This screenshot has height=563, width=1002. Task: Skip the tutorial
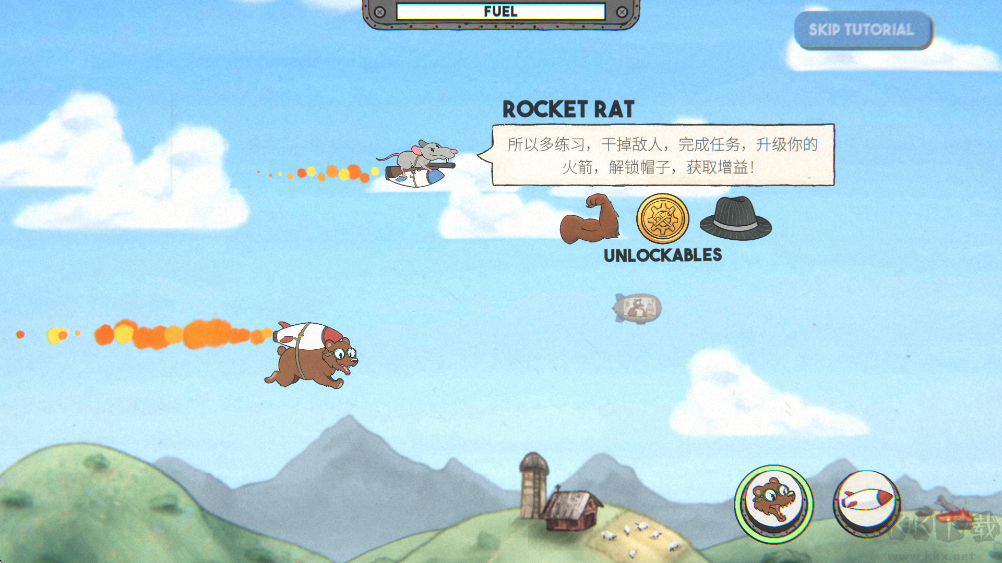pos(862,30)
